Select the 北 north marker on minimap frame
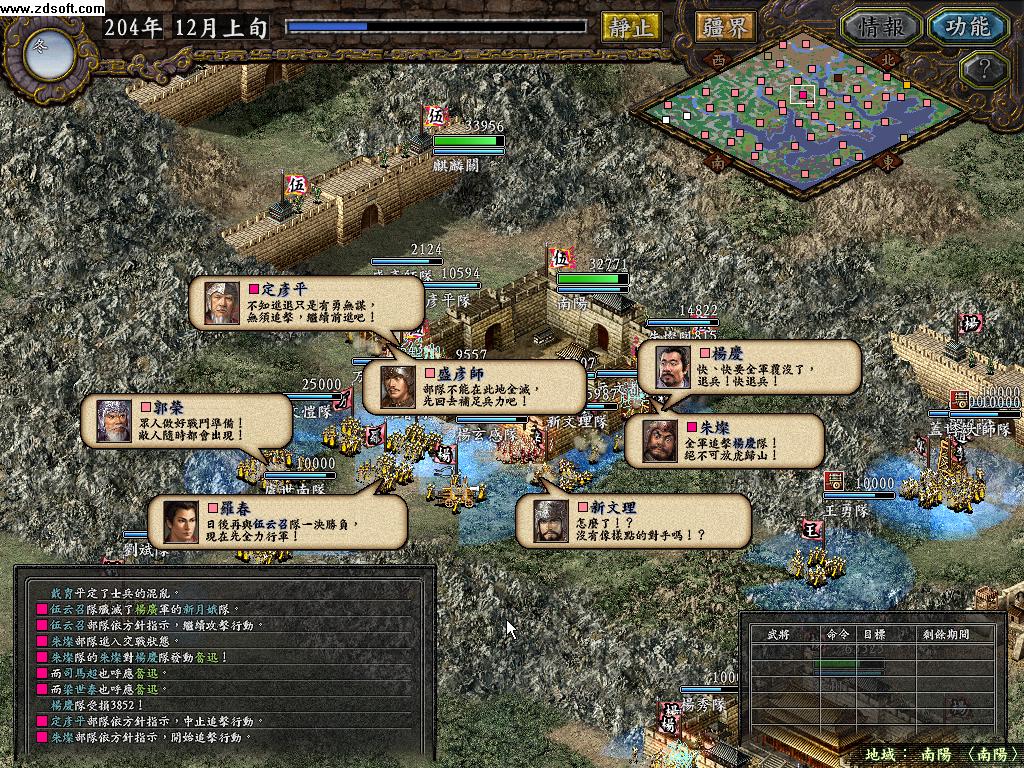This screenshot has width=1024, height=768. [x=885, y=59]
